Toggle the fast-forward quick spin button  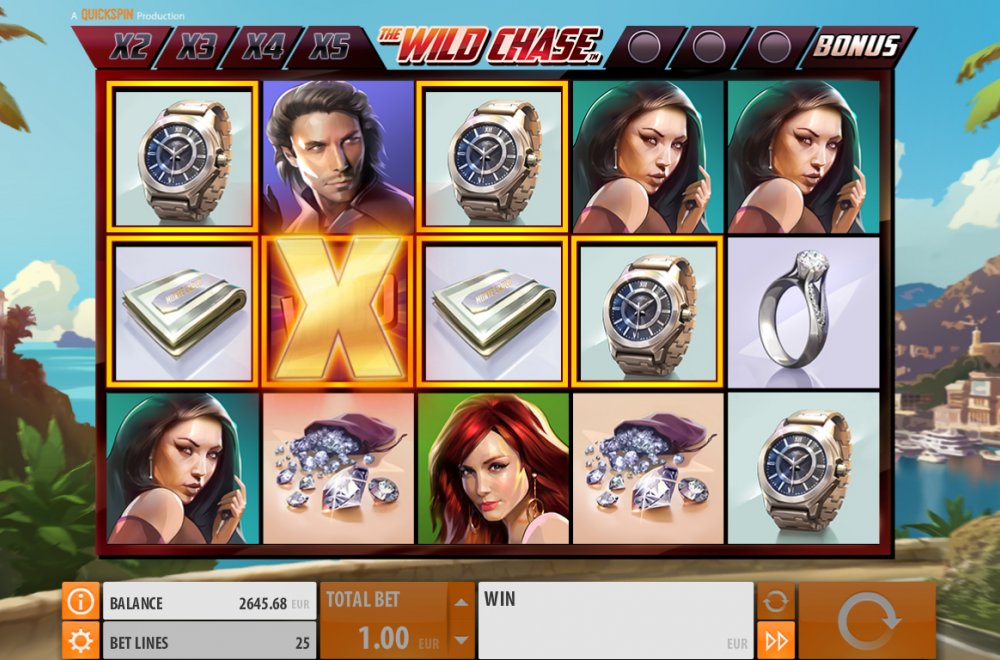coord(776,640)
